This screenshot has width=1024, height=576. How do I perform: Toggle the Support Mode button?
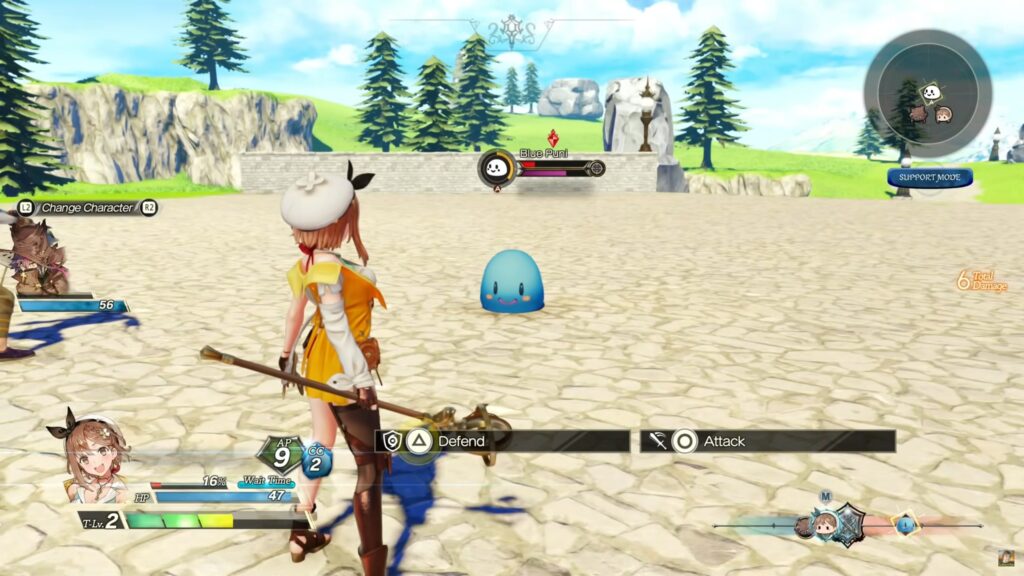pyautogui.click(x=929, y=178)
